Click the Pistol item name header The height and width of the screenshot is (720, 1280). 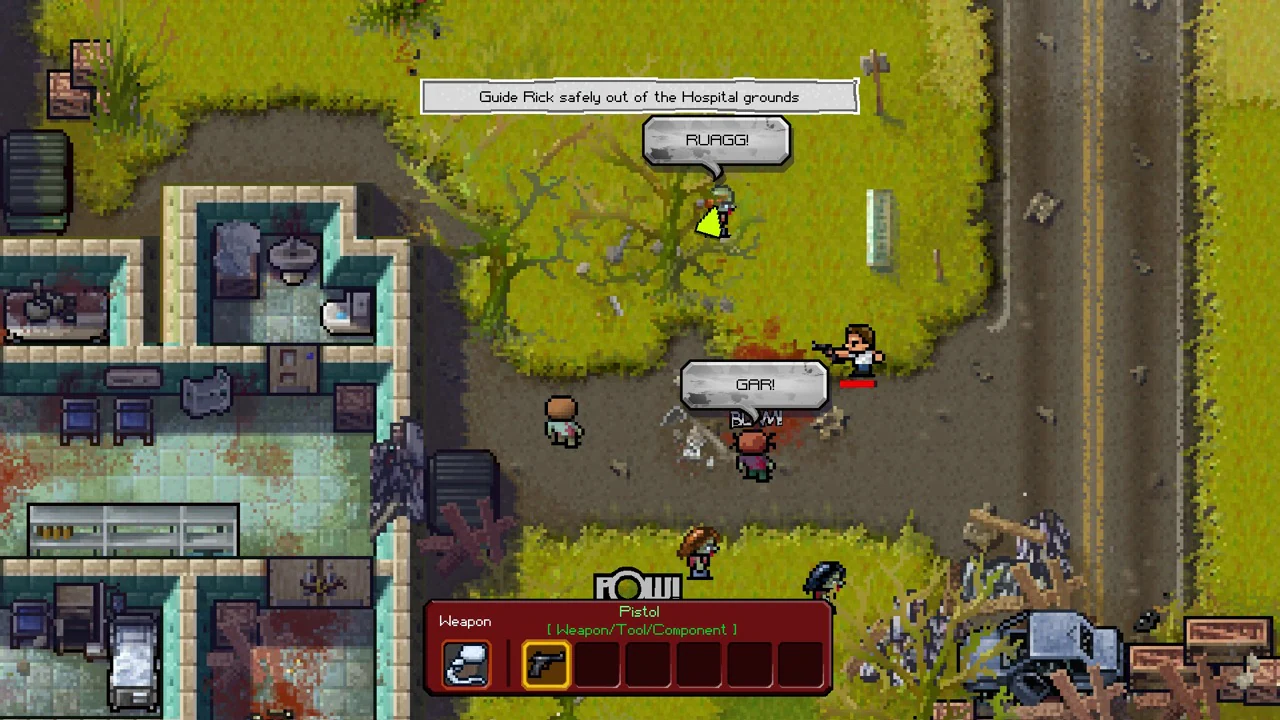pos(638,611)
